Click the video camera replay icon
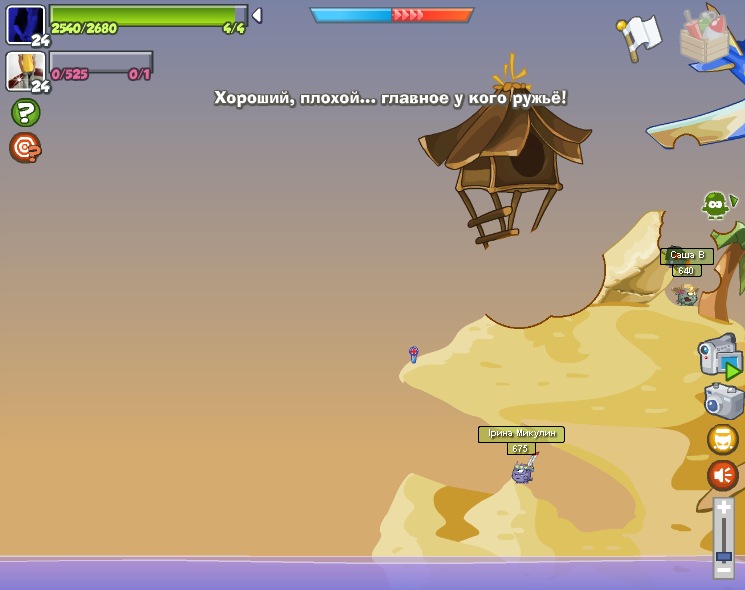 720,356
